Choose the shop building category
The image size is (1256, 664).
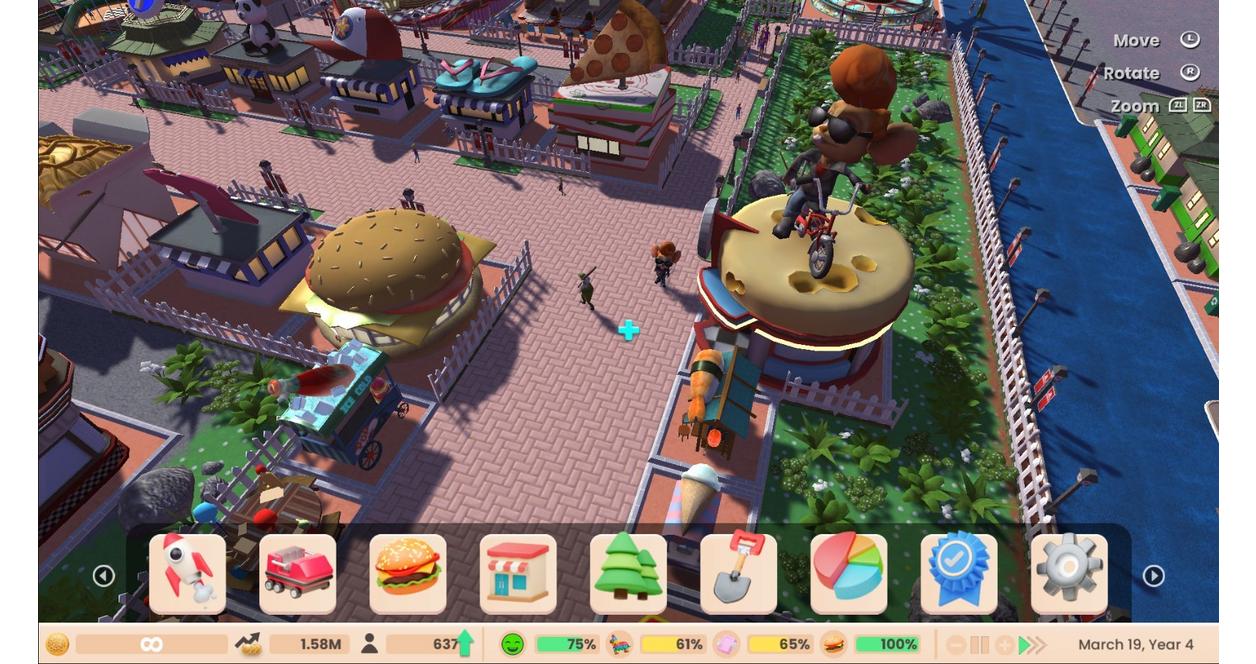[x=518, y=574]
